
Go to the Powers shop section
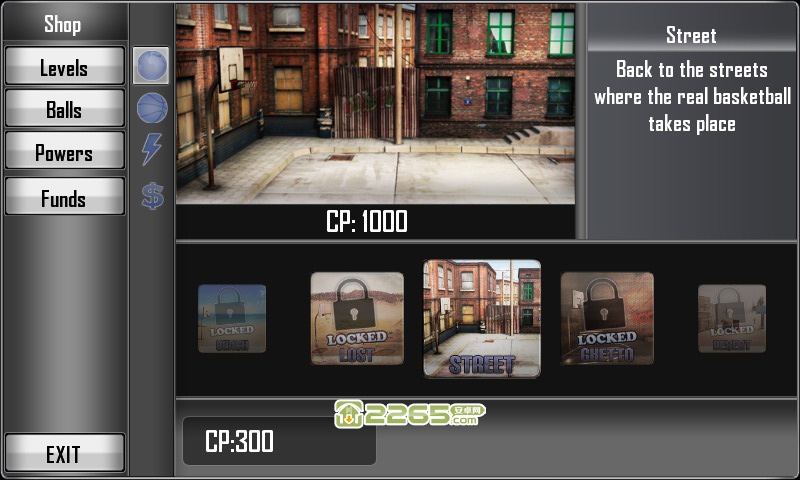click(x=64, y=153)
